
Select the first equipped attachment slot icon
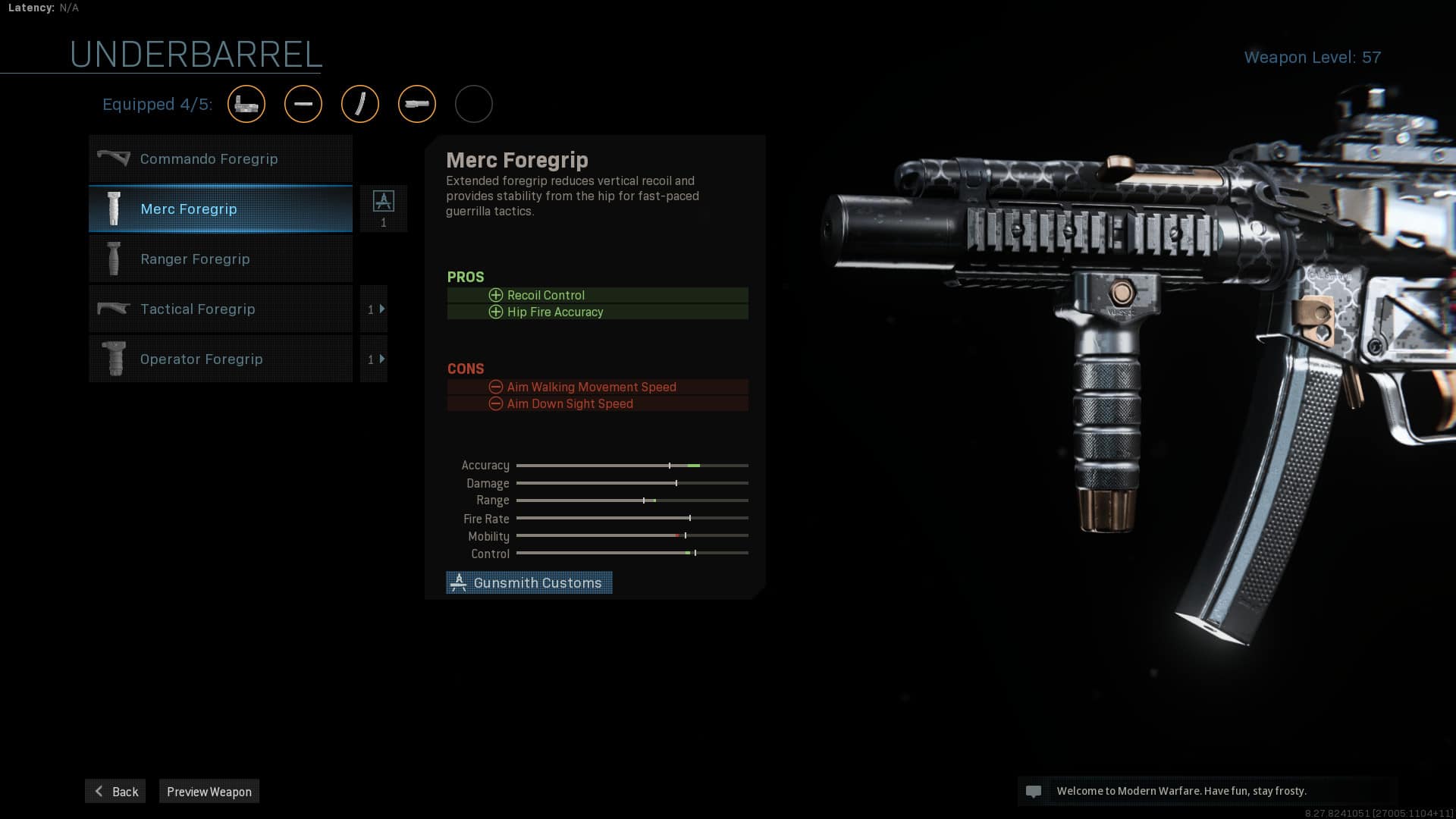pyautogui.click(x=246, y=104)
